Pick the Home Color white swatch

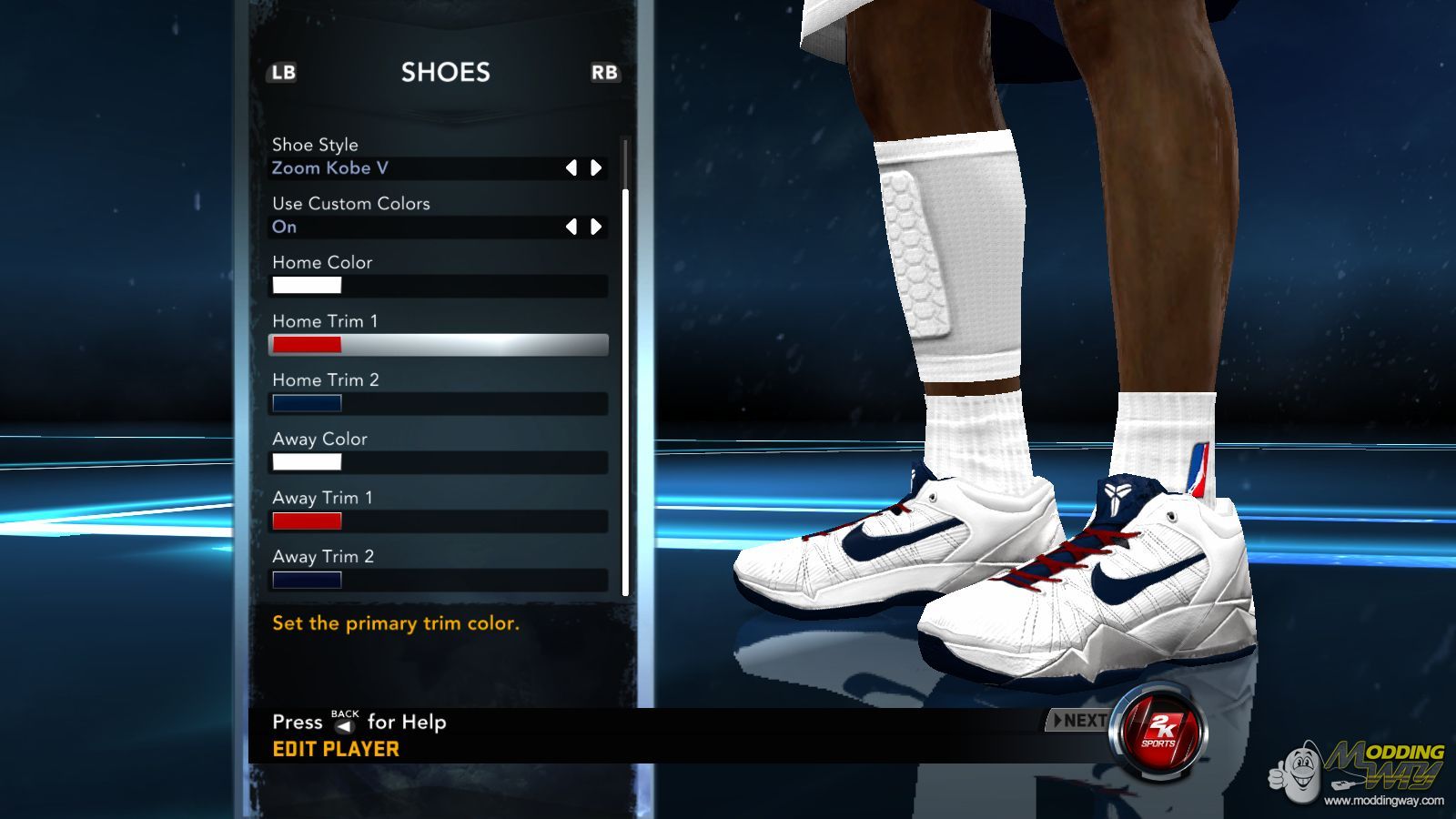307,286
